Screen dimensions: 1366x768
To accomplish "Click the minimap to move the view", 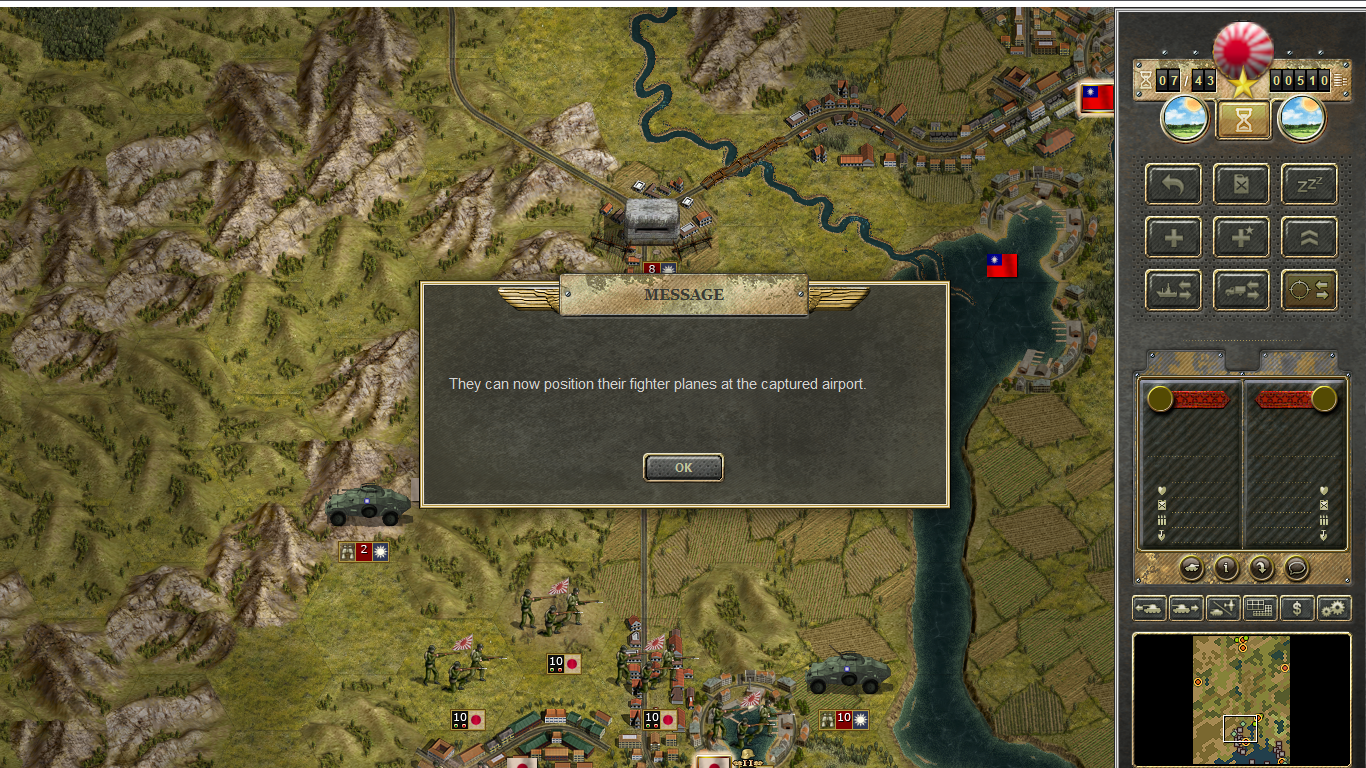I will [1241, 698].
